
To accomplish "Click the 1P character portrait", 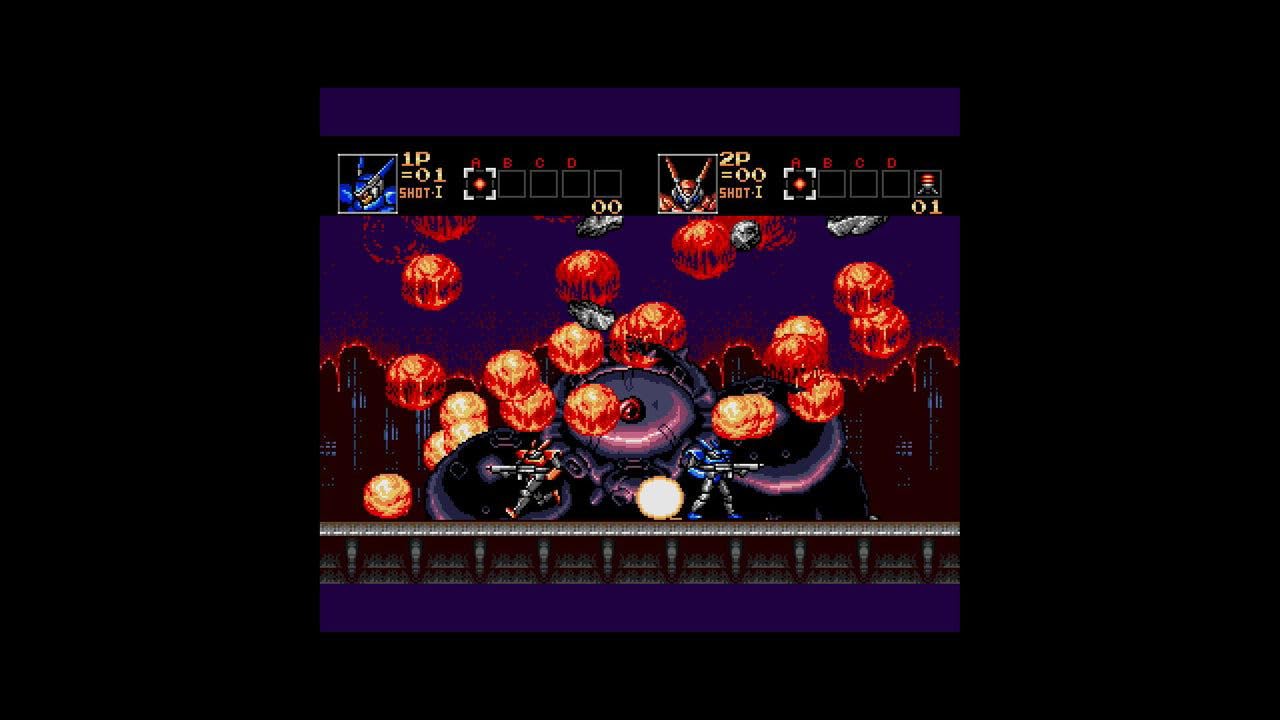I will [x=367, y=183].
